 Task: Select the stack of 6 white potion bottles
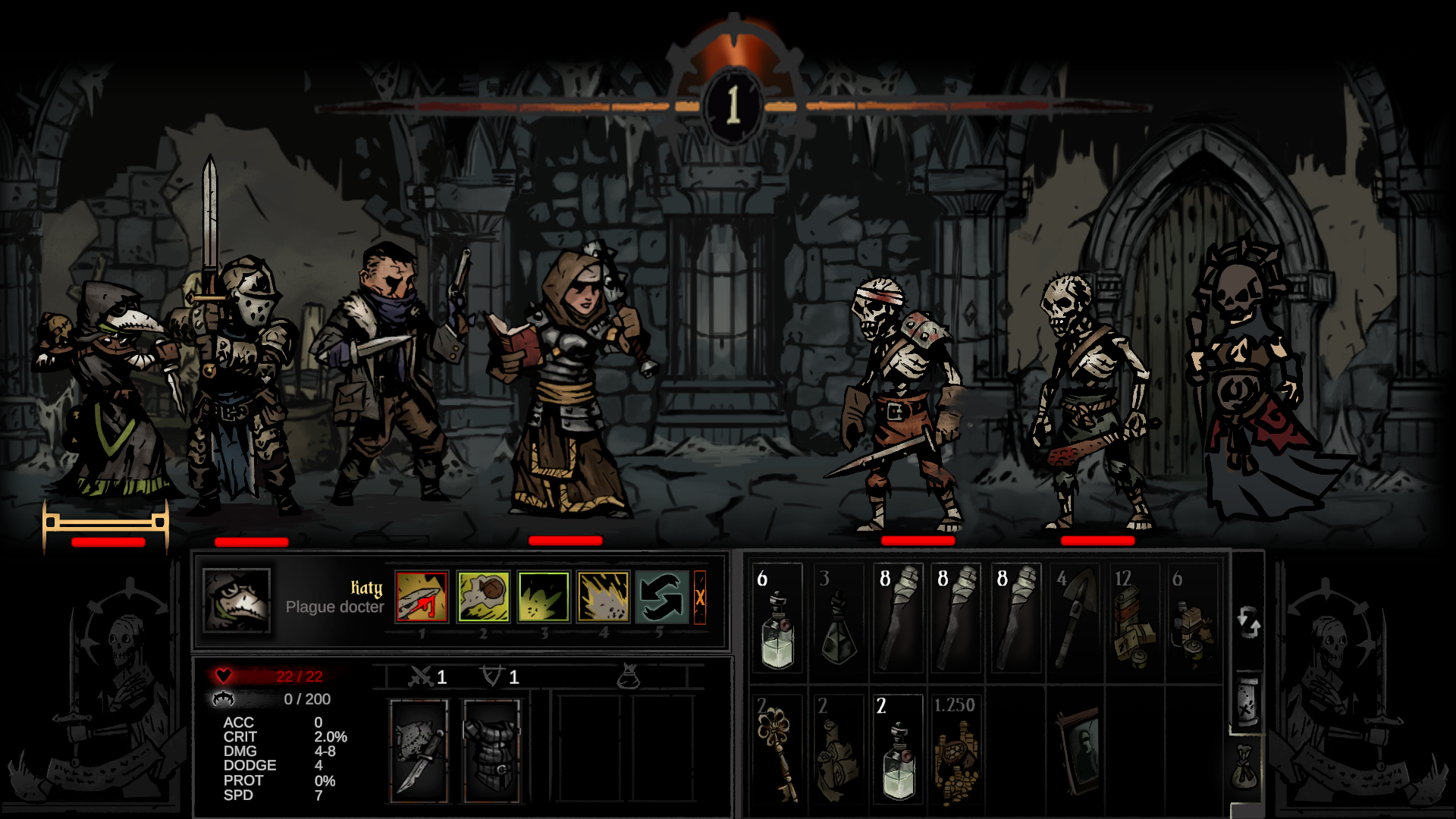pyautogui.click(x=777, y=619)
